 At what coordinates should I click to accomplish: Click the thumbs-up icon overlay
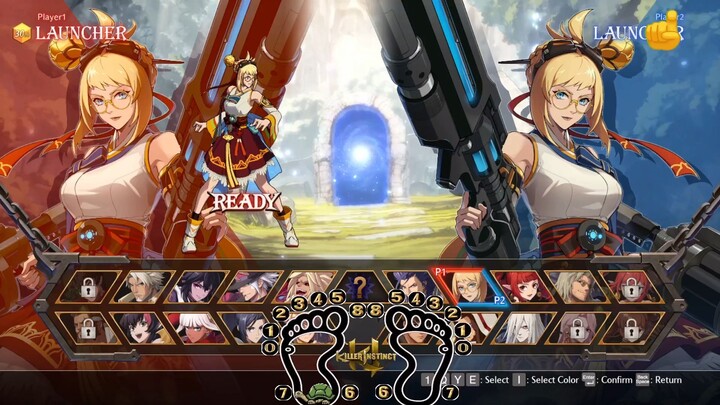662,33
